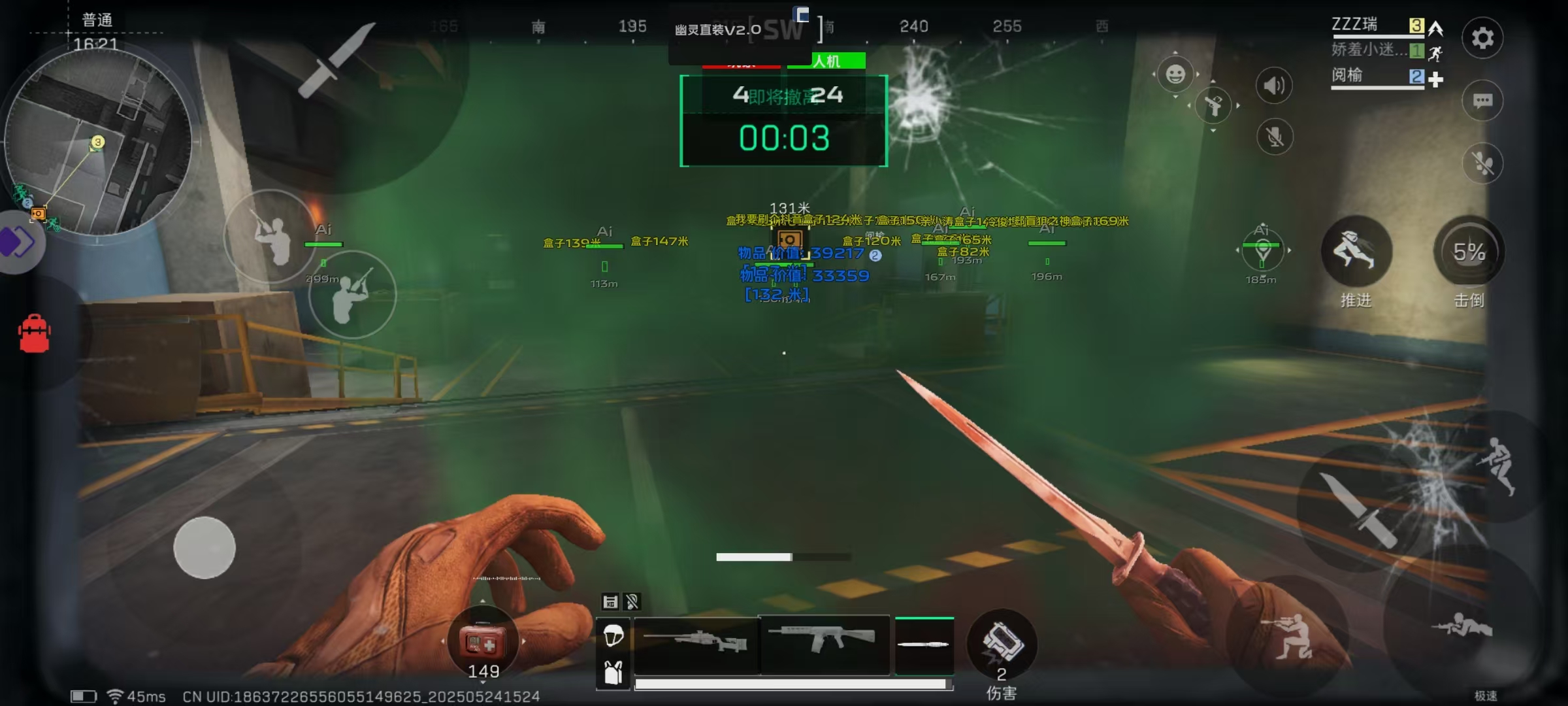Image resolution: width=1568 pixels, height=706 pixels.
Task: Tap the 推进 sprint skill button
Action: (1356, 252)
